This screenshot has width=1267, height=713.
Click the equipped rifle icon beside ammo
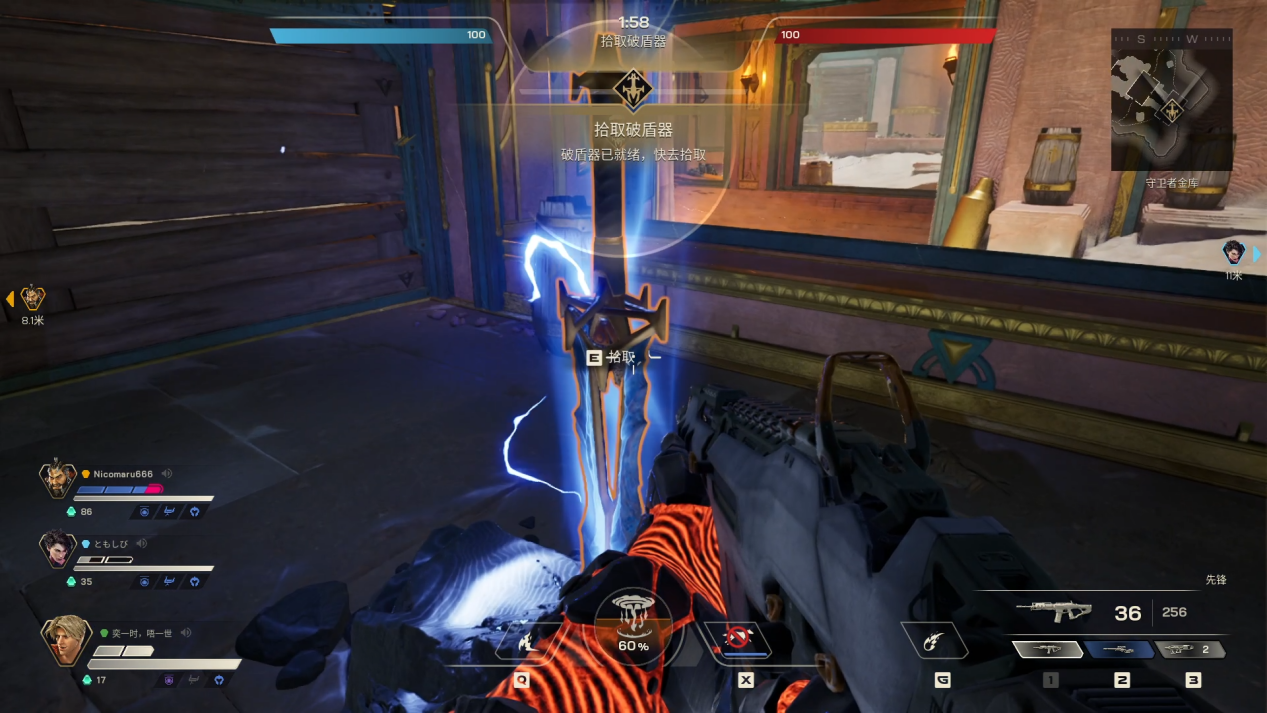point(1051,610)
